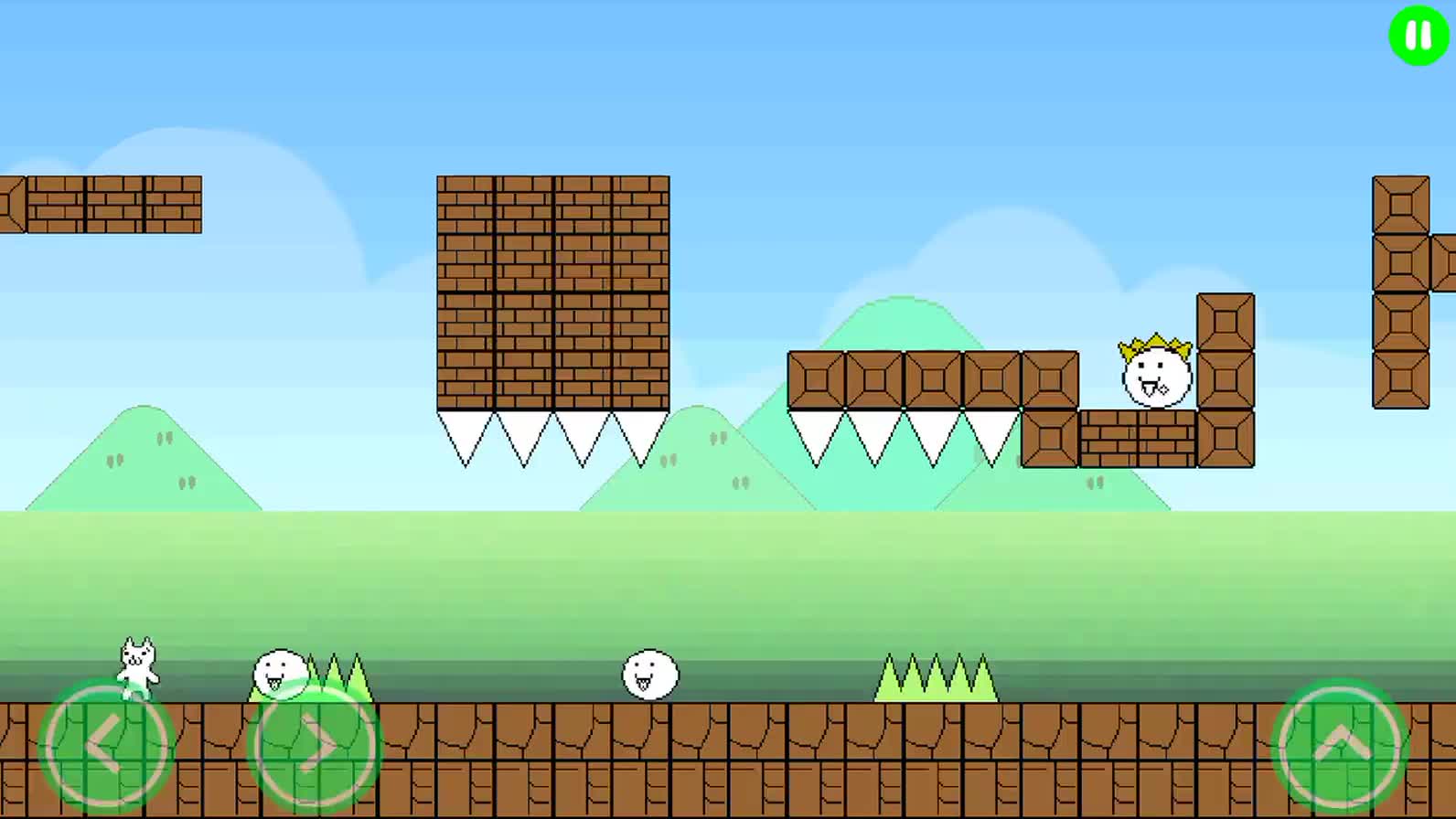Tap the move-left arrow control
This screenshot has height=819, width=1456.
[x=106, y=747]
